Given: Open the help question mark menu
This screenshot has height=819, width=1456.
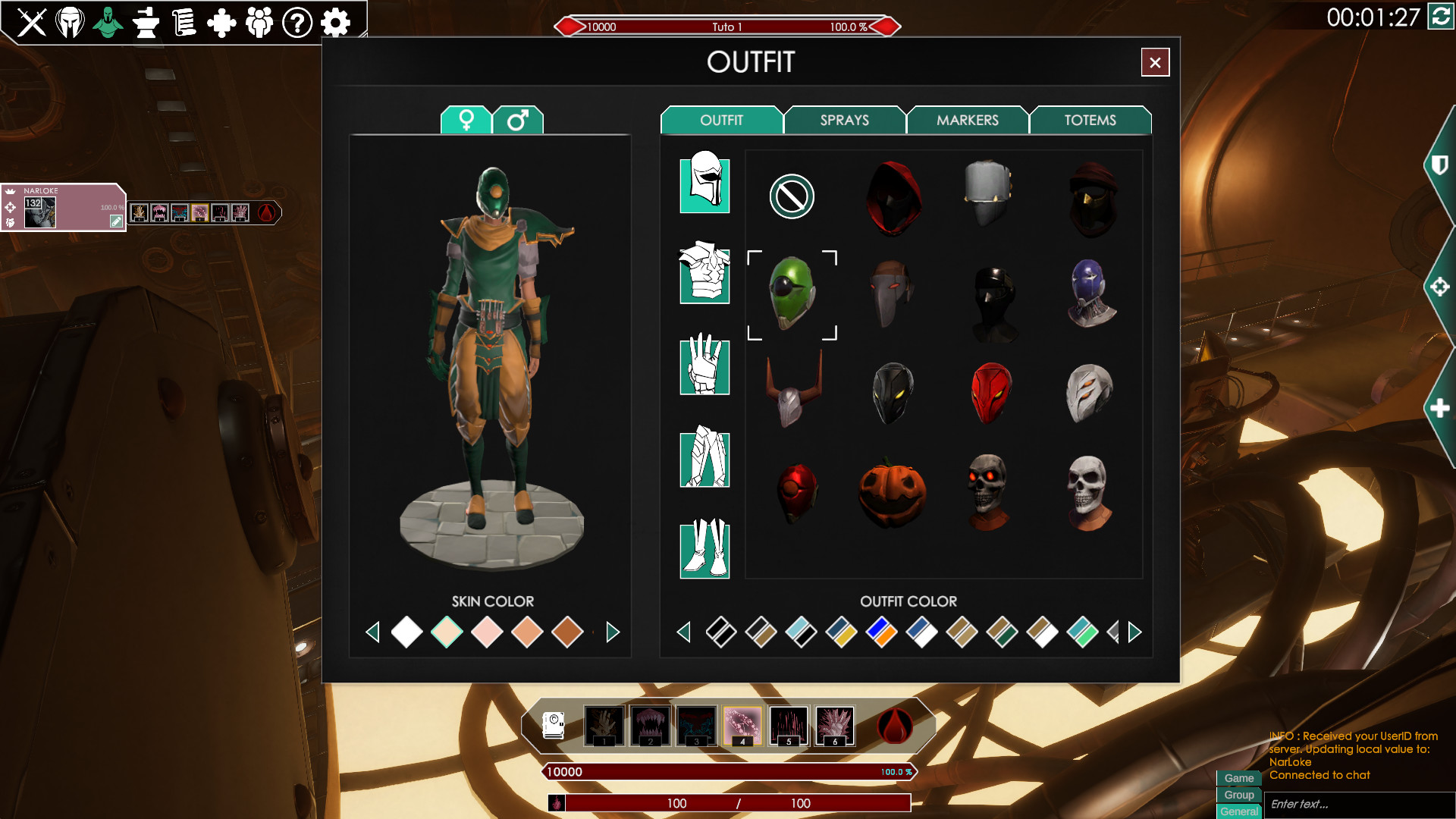Looking at the screenshot, I should point(297,23).
